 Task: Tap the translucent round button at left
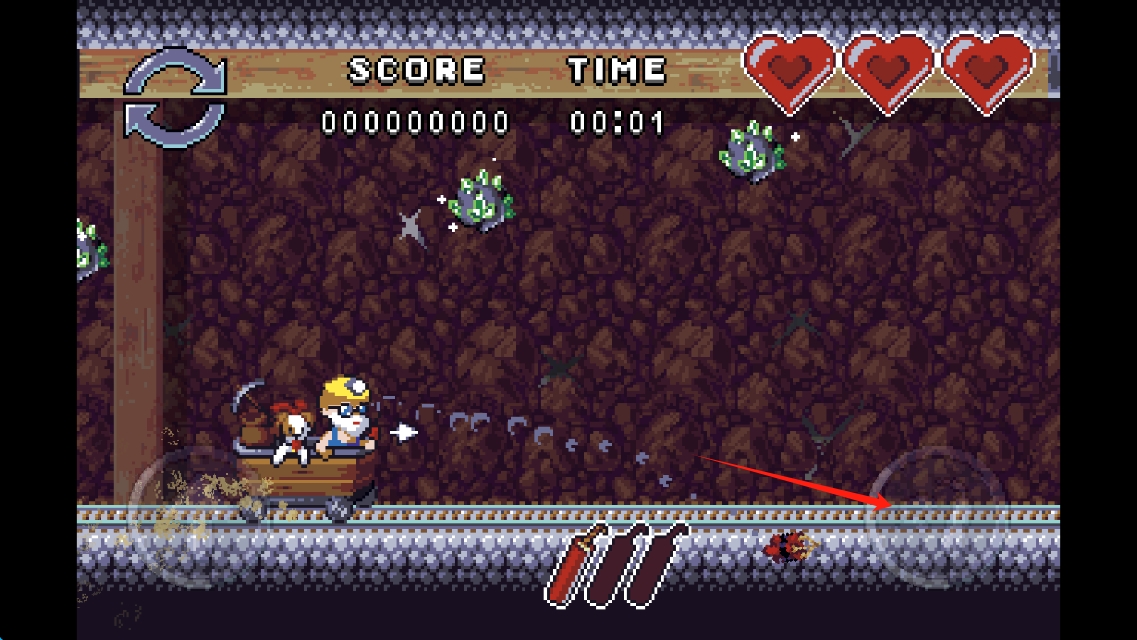click(195, 517)
